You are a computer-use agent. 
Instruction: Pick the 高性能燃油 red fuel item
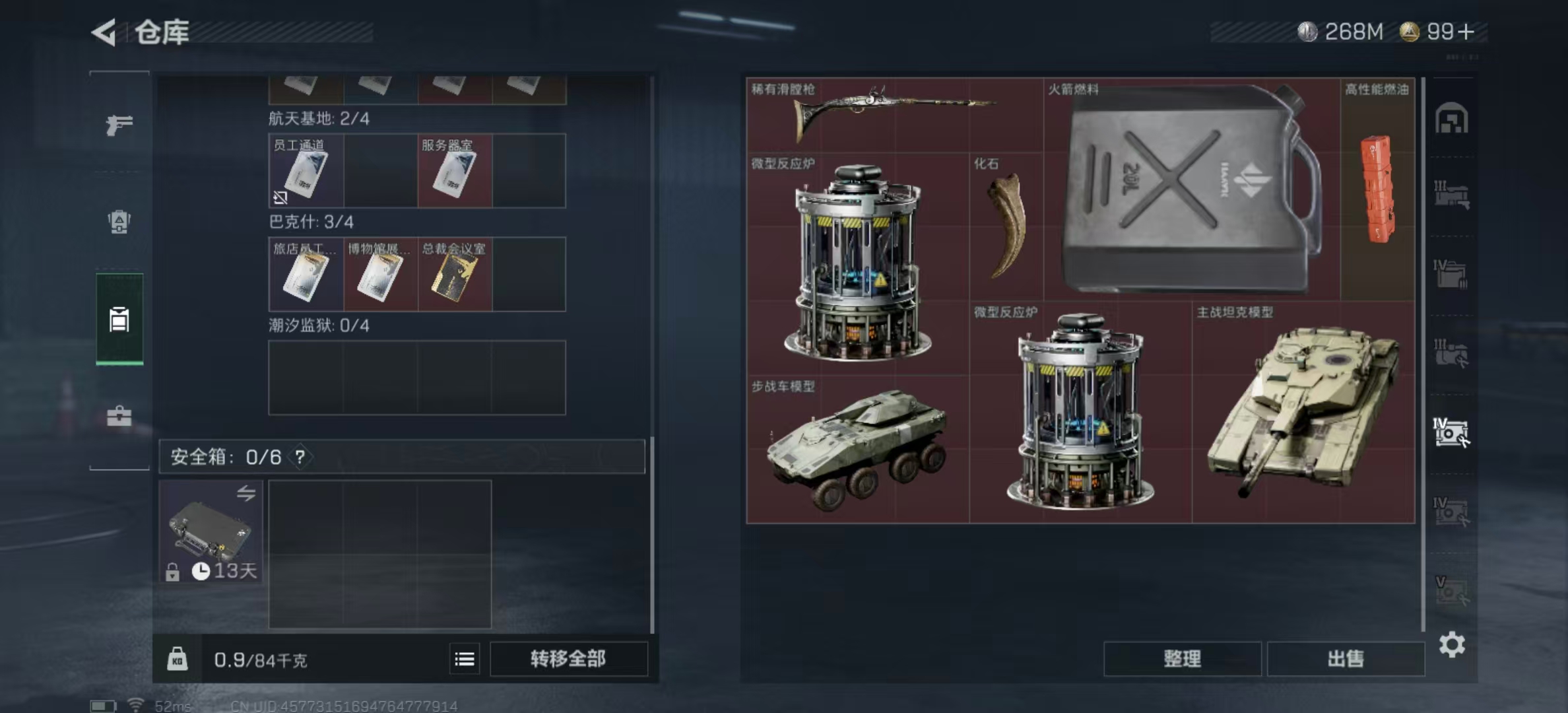coord(1377,189)
